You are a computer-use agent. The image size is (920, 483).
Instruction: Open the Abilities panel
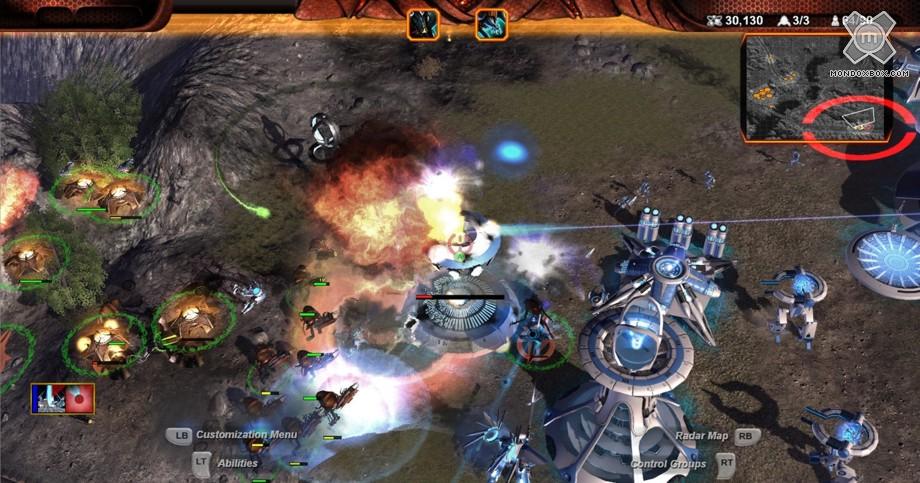237,463
